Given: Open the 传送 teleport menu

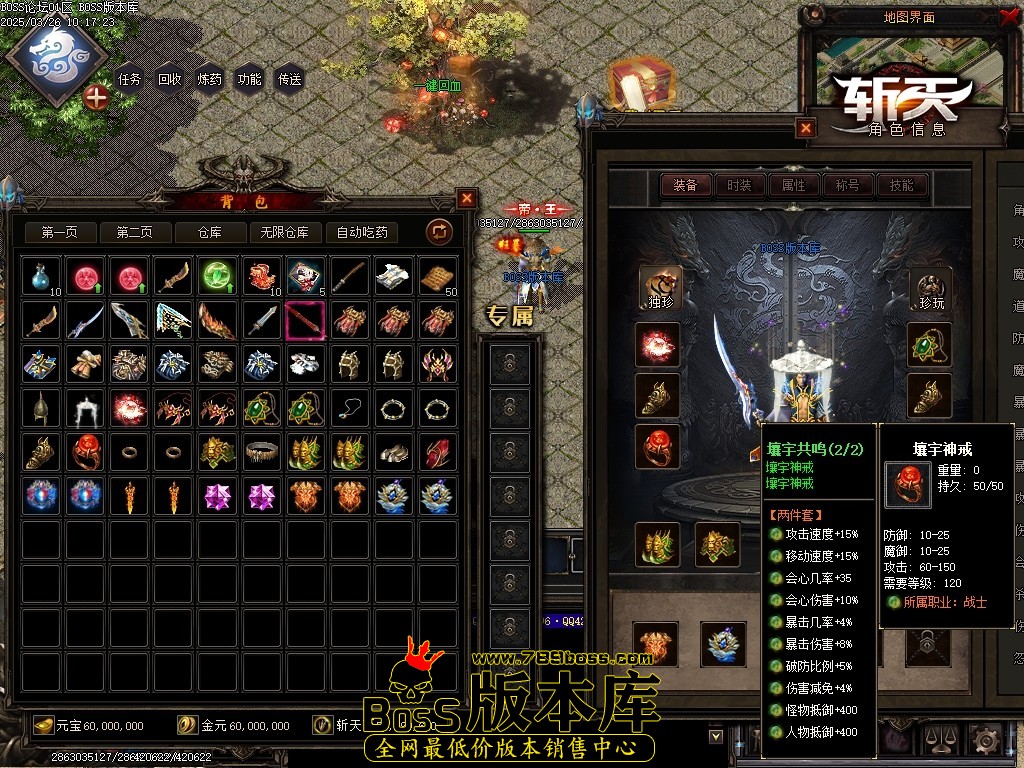Looking at the screenshot, I should (289, 79).
